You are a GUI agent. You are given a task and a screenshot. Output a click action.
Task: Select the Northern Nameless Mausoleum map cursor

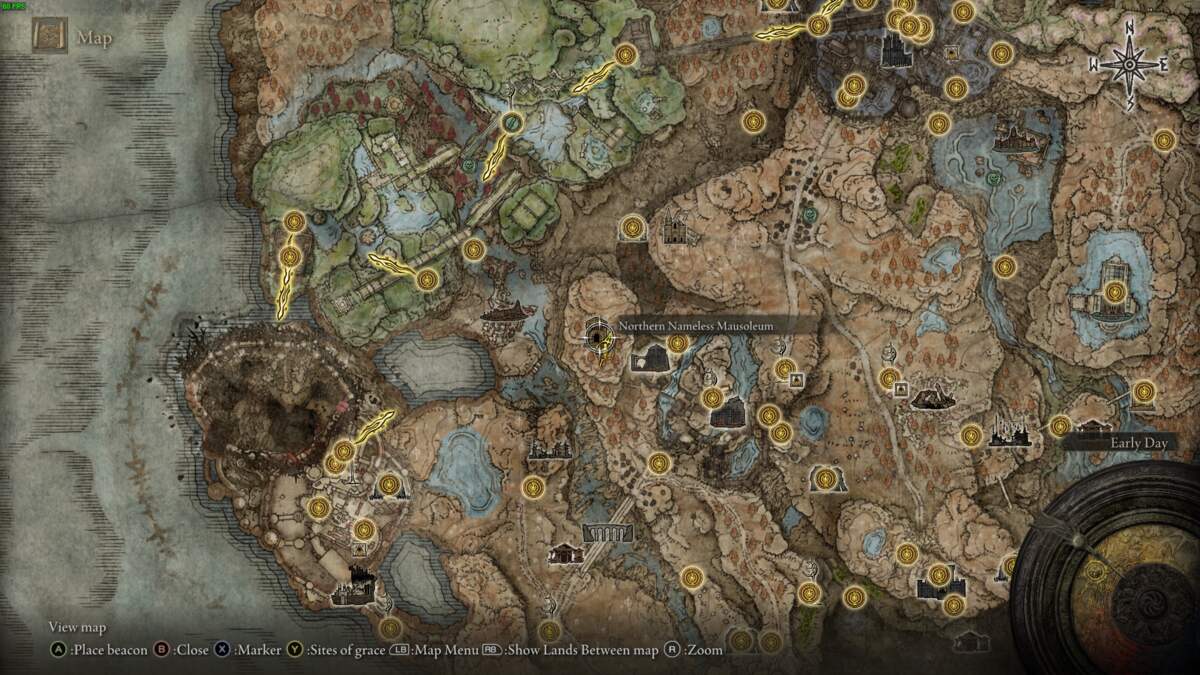[x=600, y=335]
